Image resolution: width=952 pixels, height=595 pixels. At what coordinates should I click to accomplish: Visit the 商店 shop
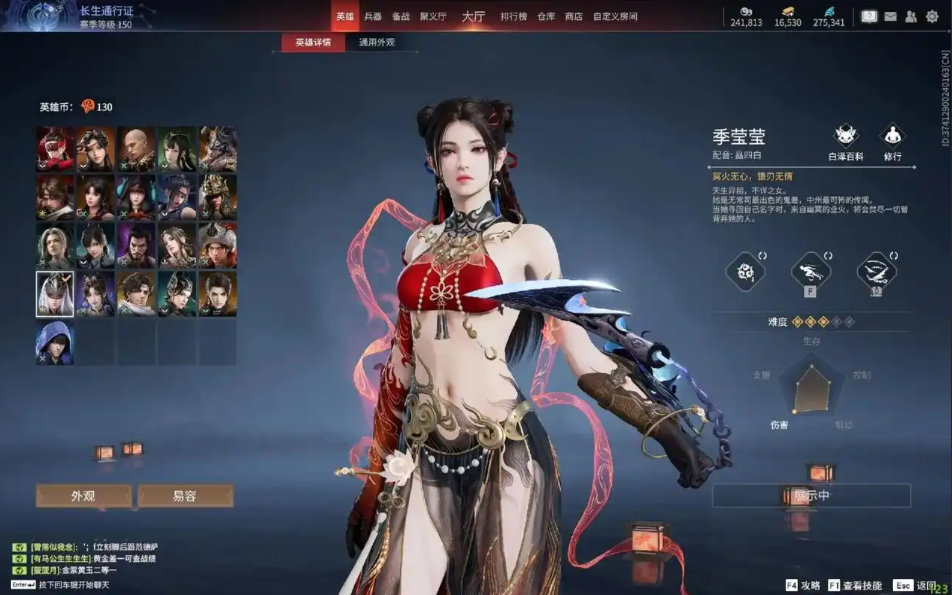pyautogui.click(x=574, y=17)
